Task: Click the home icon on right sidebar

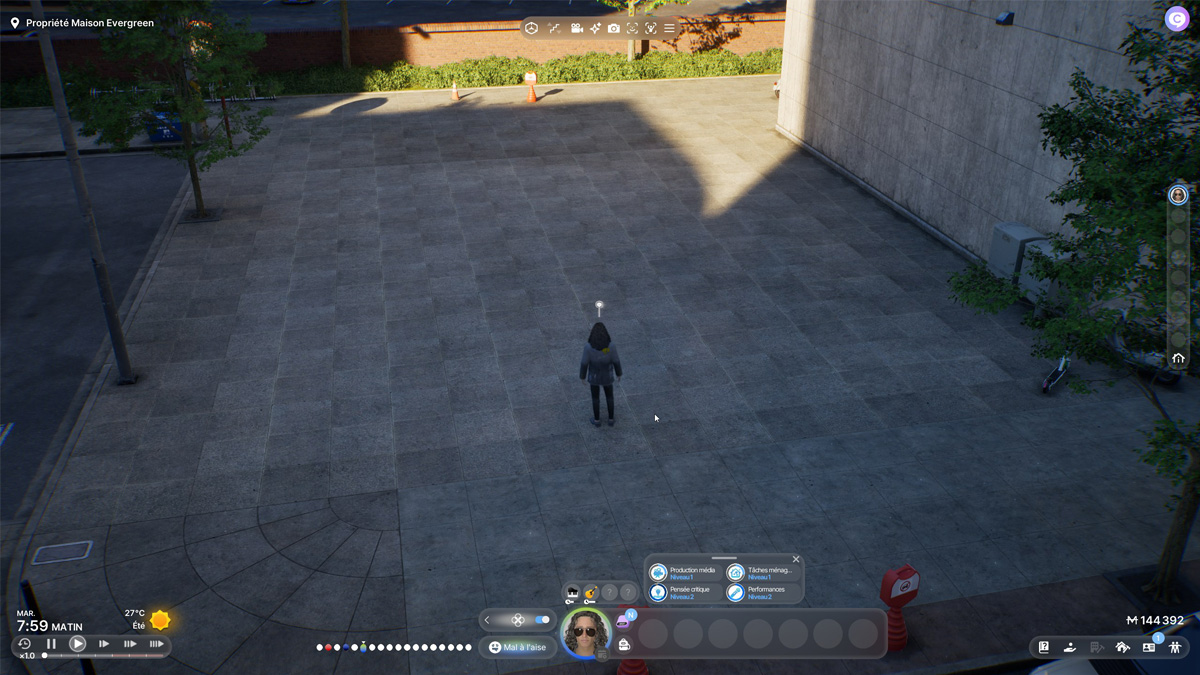Action: point(1178,358)
